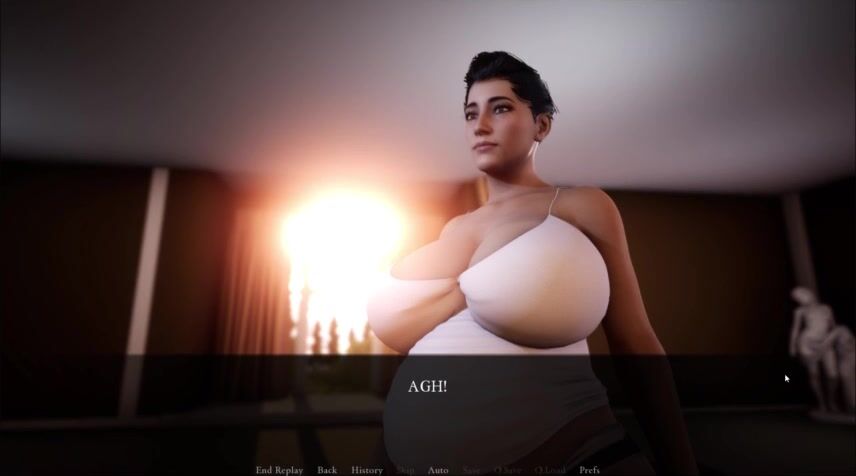
Task: Click End Replay in the quick menu
Action: 279,470
